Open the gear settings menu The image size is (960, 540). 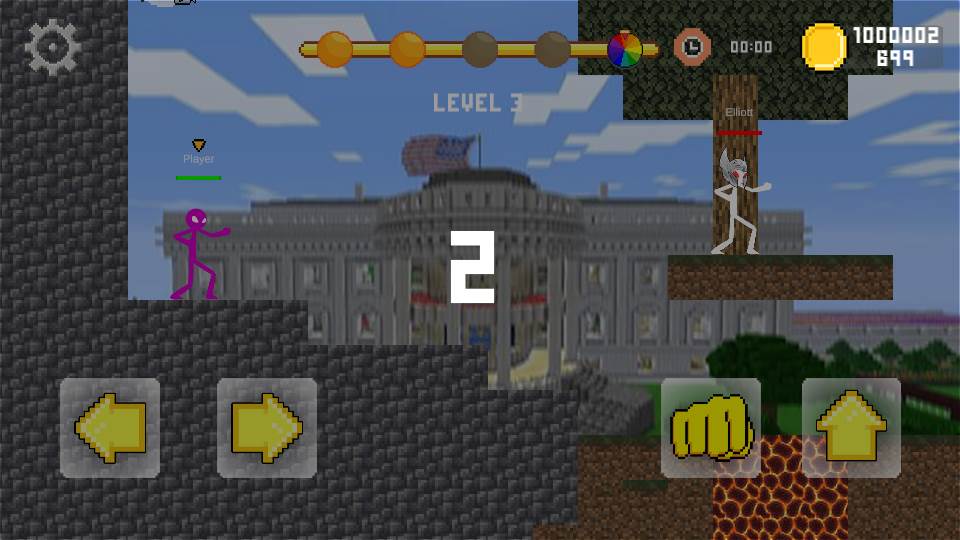click(x=52, y=47)
